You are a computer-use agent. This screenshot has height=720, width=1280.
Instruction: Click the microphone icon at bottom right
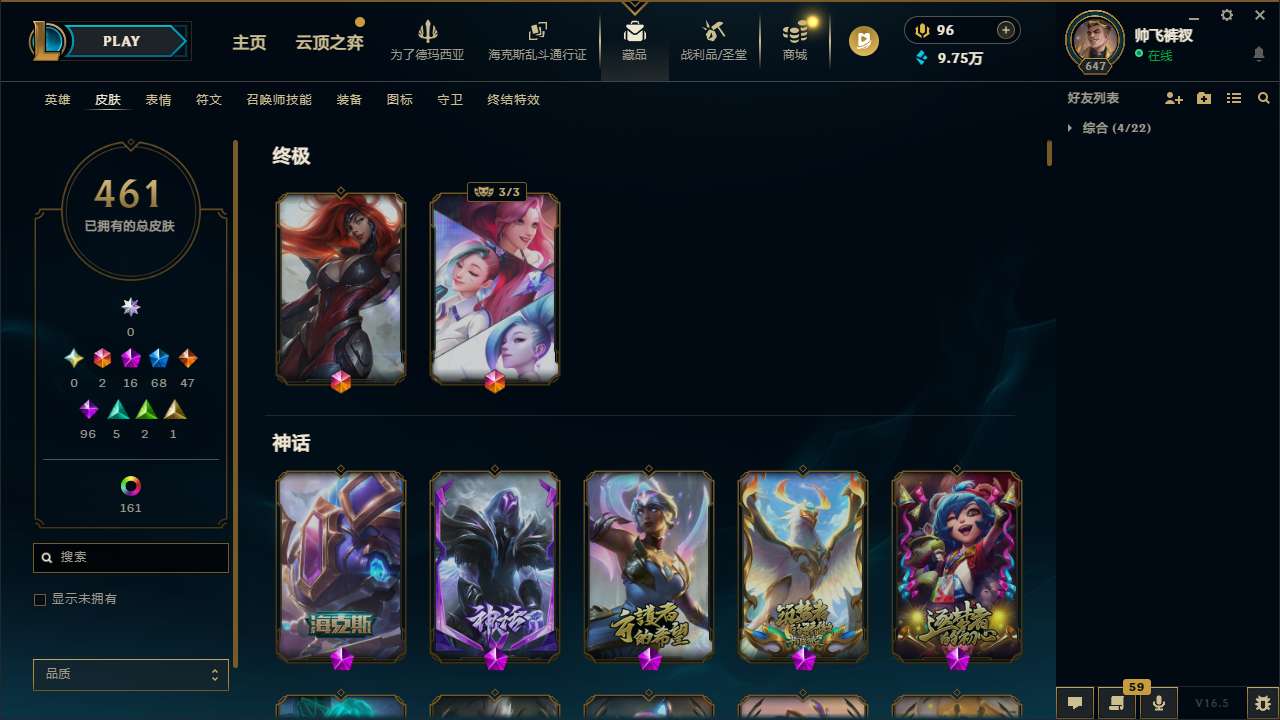1158,702
